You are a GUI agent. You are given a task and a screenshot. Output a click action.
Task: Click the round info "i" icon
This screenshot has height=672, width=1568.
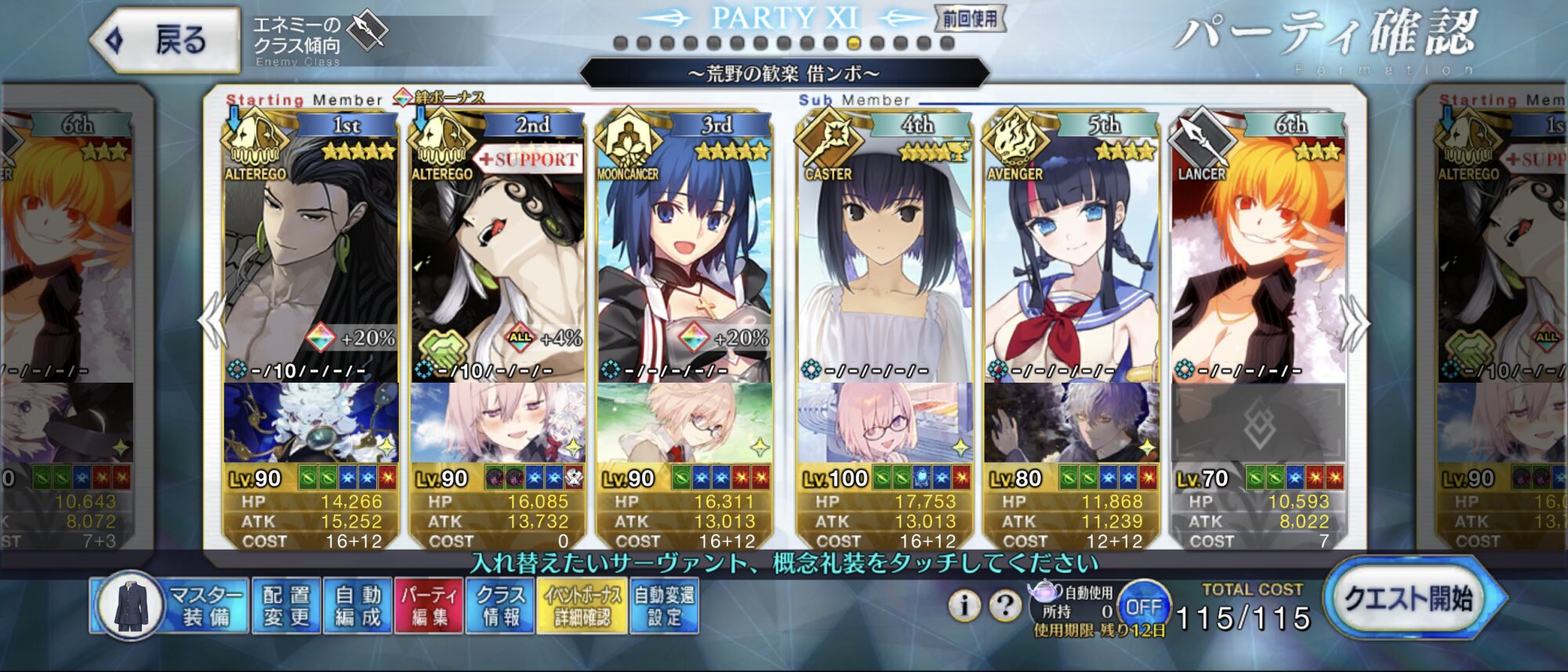pos(964,605)
